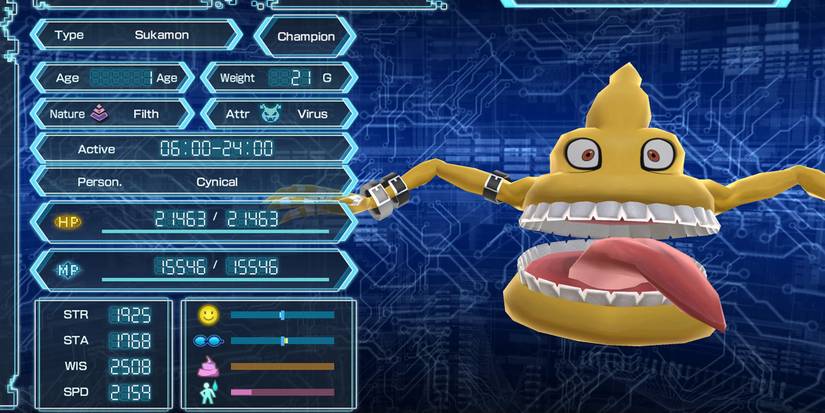Select the Type Sukamon info row

point(136,35)
